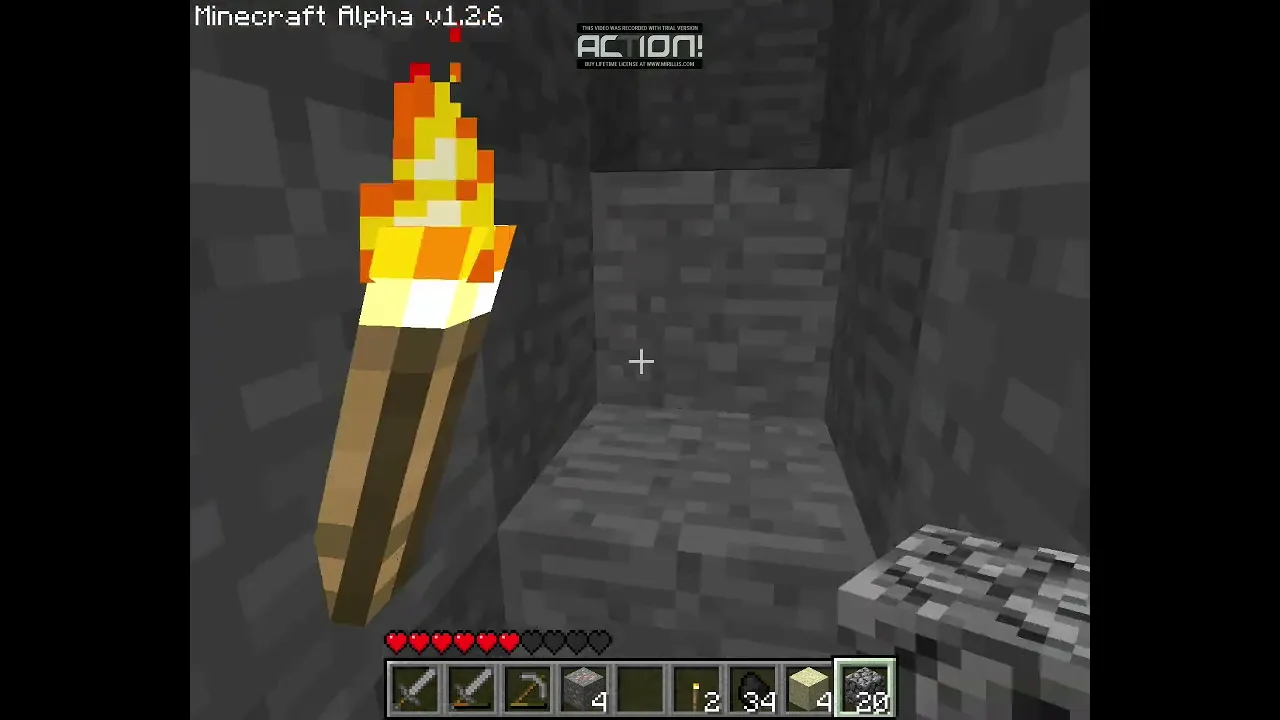Select the sword with the orange durability bar
The image size is (1280, 720).
point(471,689)
